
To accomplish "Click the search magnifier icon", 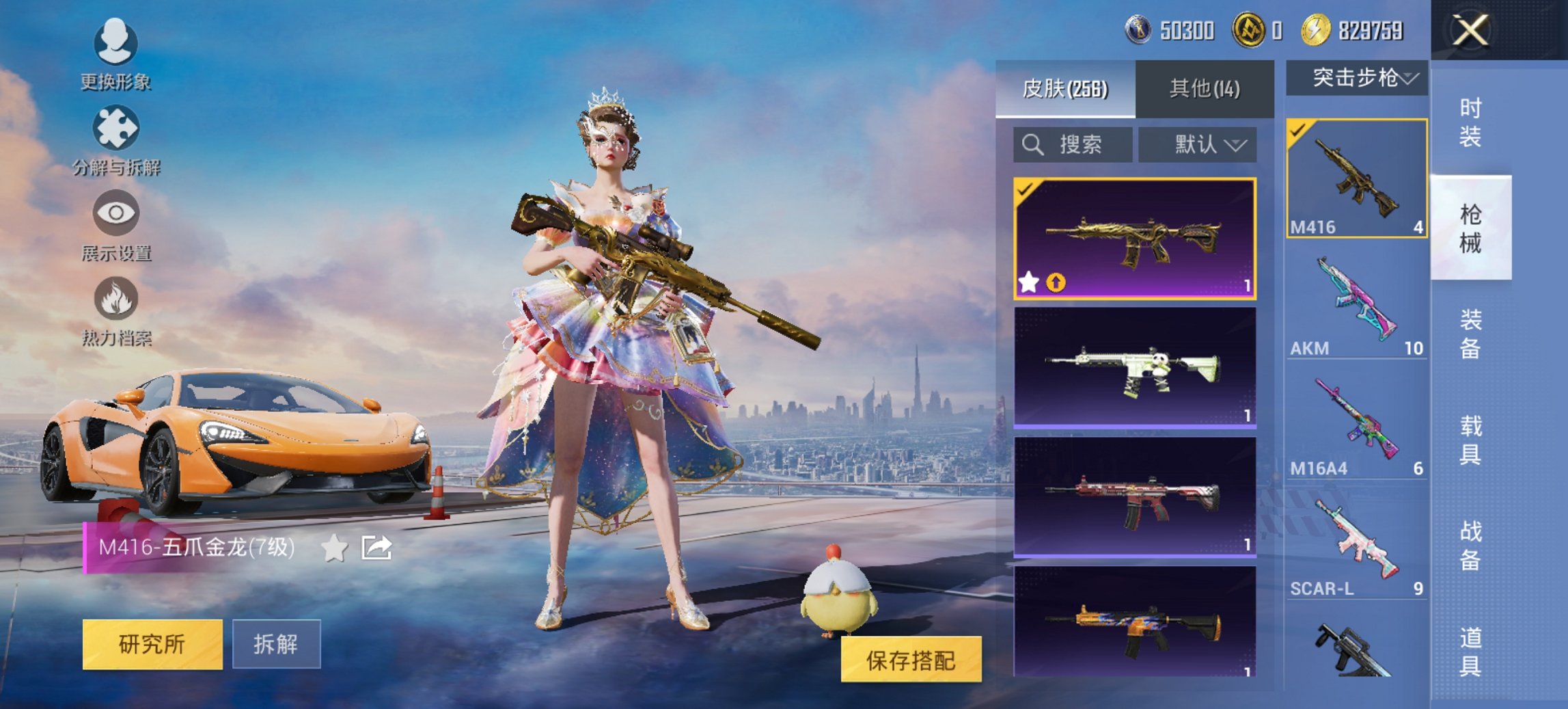I will coord(1032,145).
